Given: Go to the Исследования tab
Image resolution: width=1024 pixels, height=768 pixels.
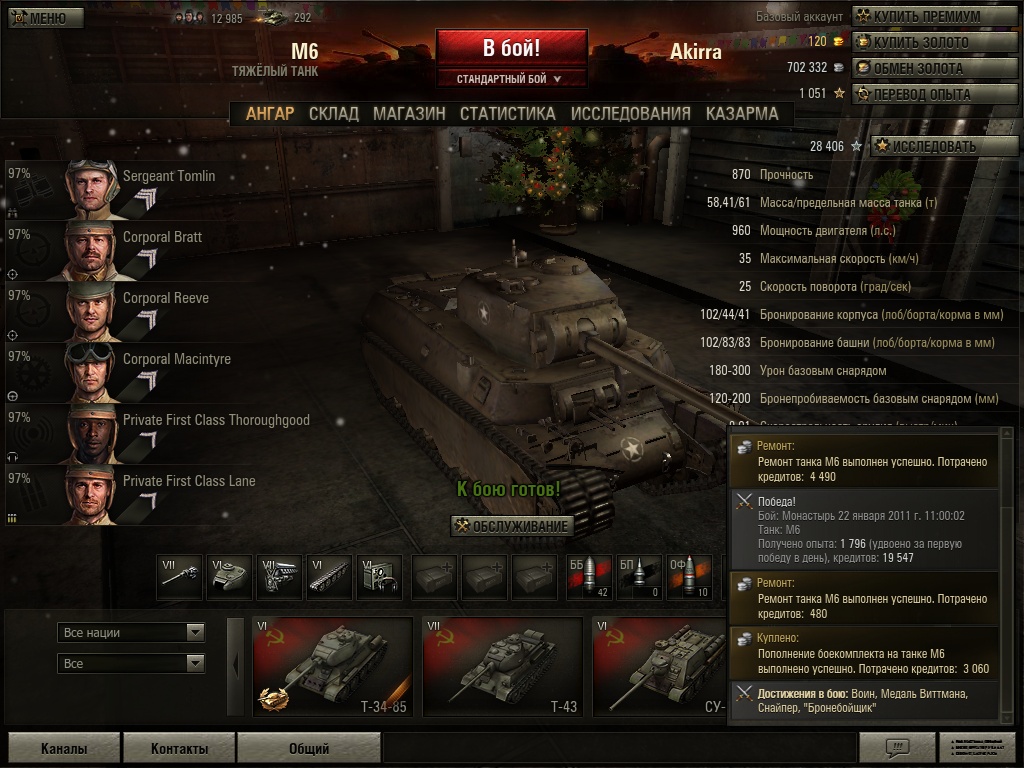Looking at the screenshot, I should click(x=630, y=114).
